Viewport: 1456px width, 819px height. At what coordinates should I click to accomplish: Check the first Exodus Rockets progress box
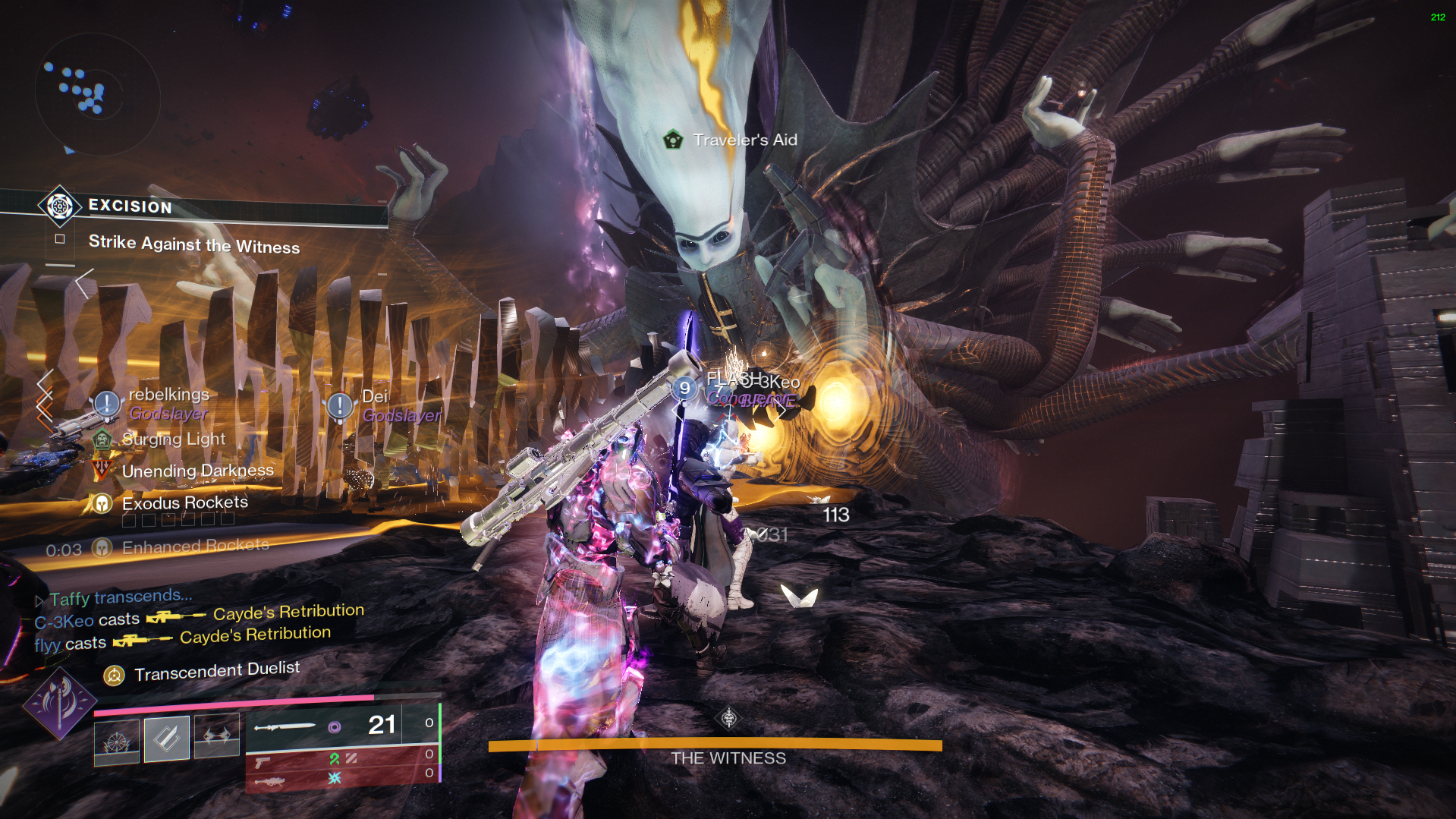pos(130,520)
